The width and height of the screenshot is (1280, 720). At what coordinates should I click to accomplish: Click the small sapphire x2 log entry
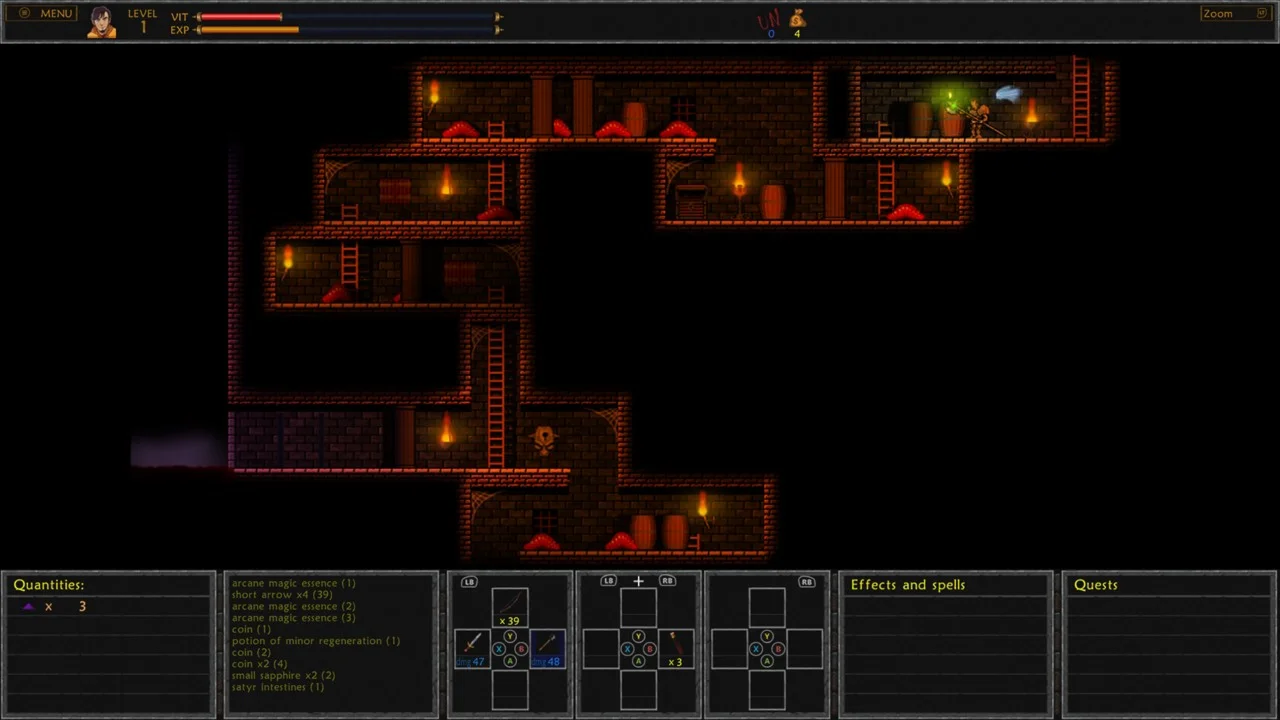pyautogui.click(x=283, y=675)
